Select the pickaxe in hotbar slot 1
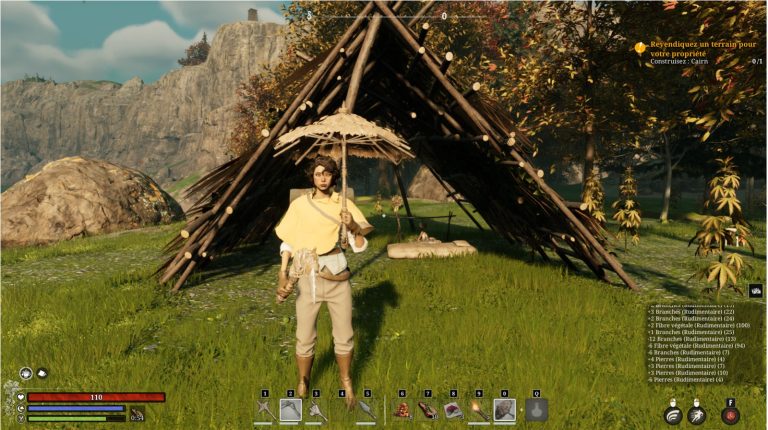This screenshot has width=768, height=430. pyautogui.click(x=264, y=410)
